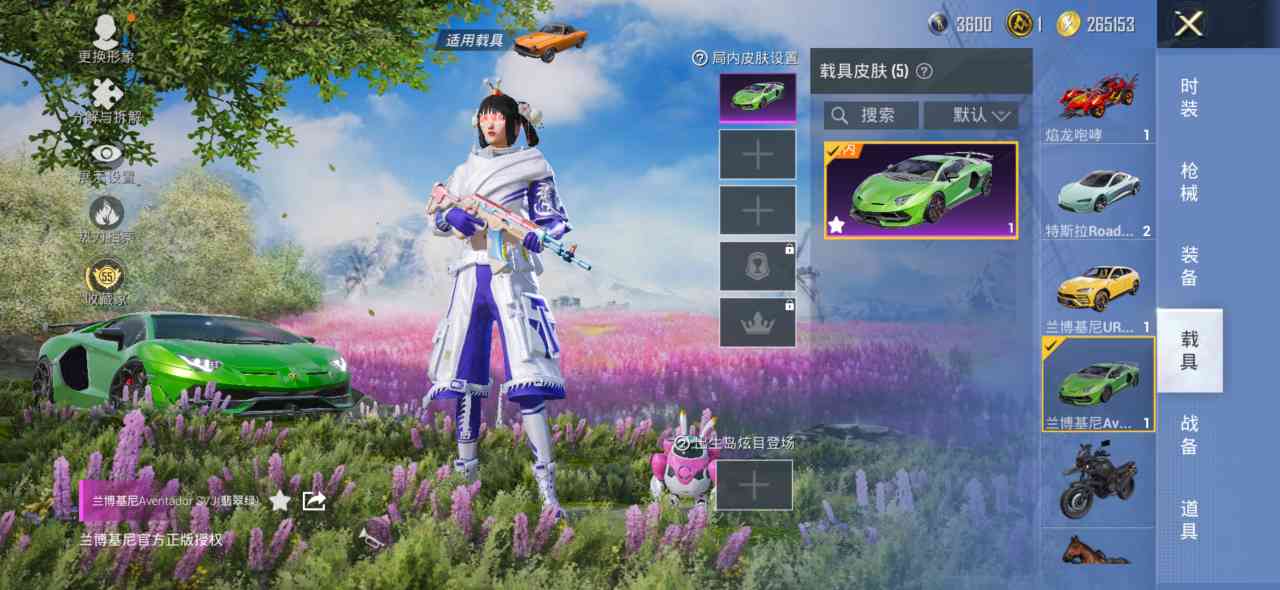Open the 枪械 firearms tab

(x=1189, y=181)
